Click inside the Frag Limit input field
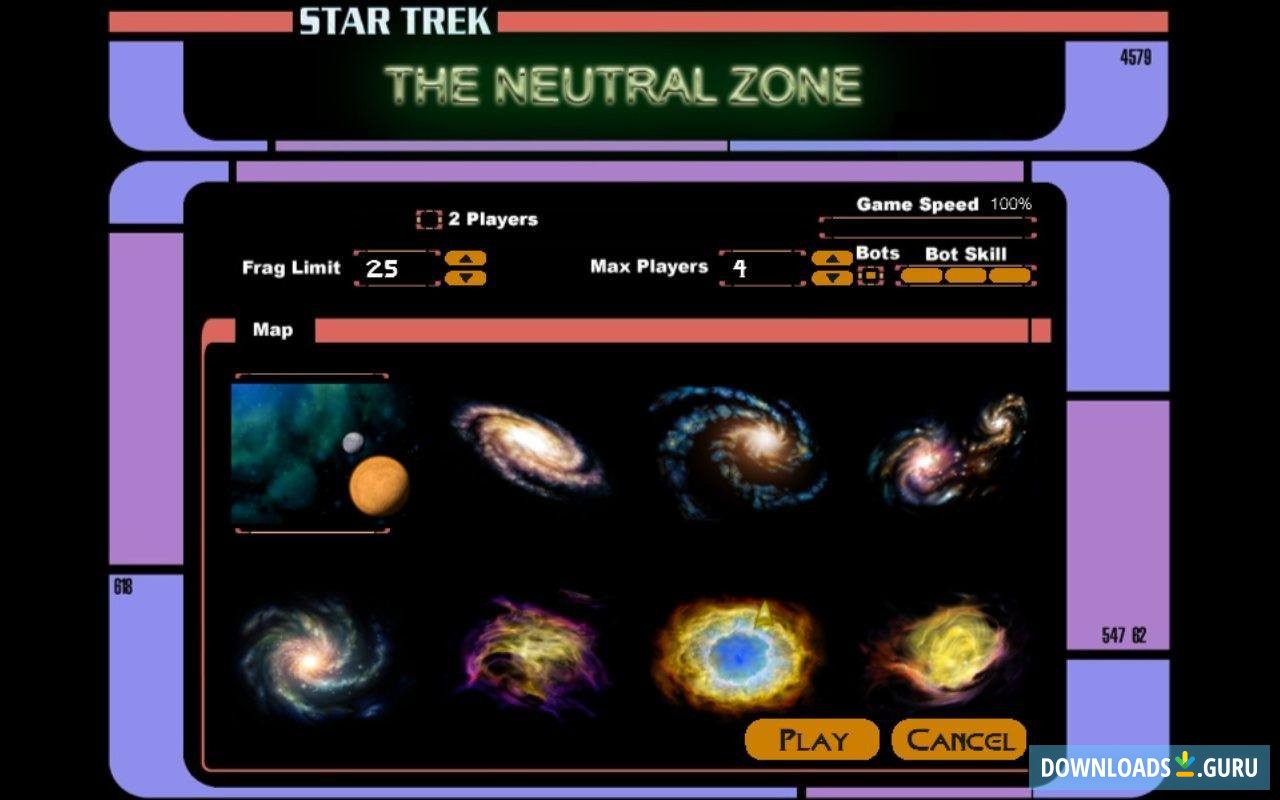Image resolution: width=1280 pixels, height=800 pixels. (x=395, y=268)
